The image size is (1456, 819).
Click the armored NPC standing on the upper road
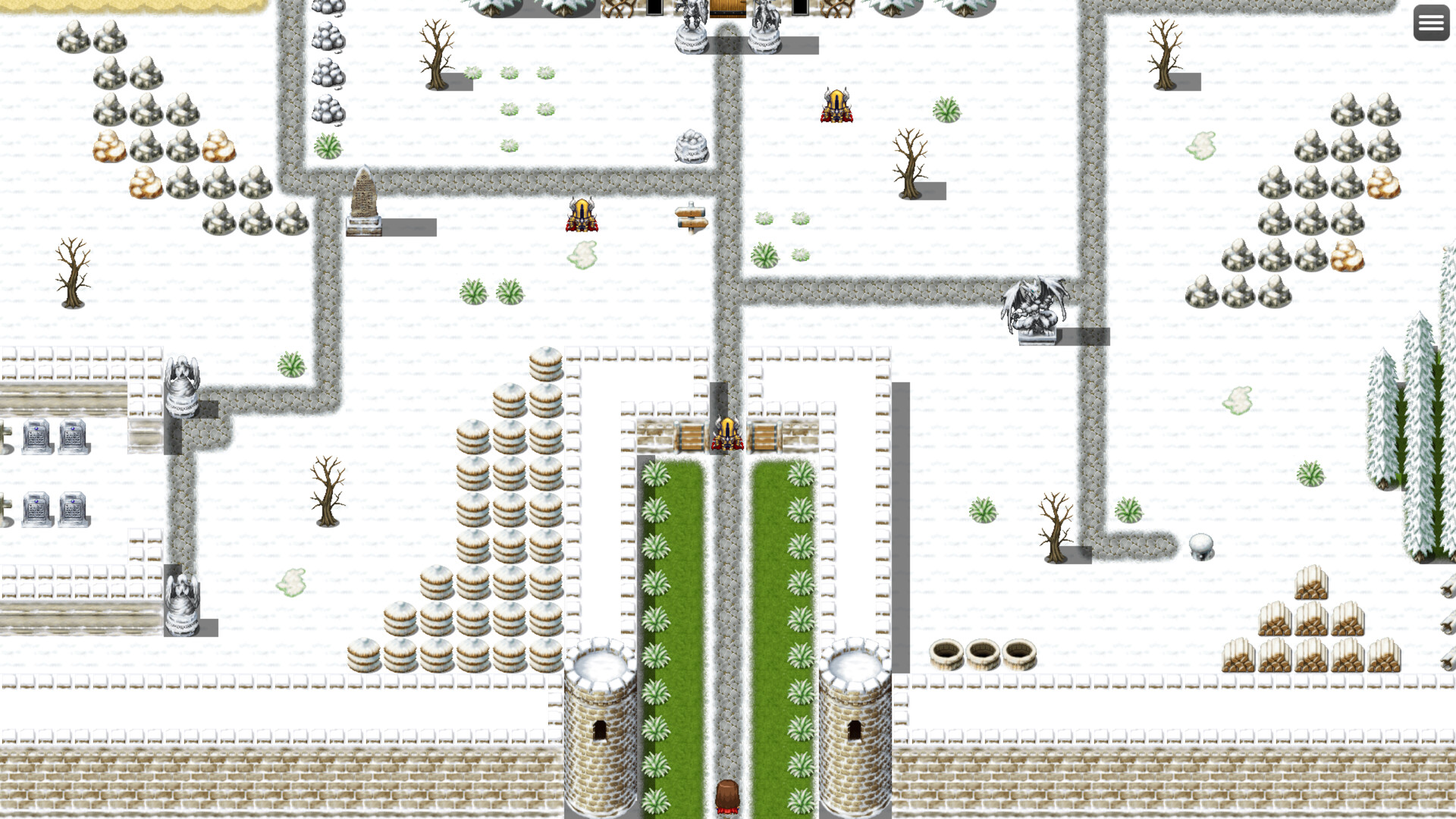[x=836, y=106]
